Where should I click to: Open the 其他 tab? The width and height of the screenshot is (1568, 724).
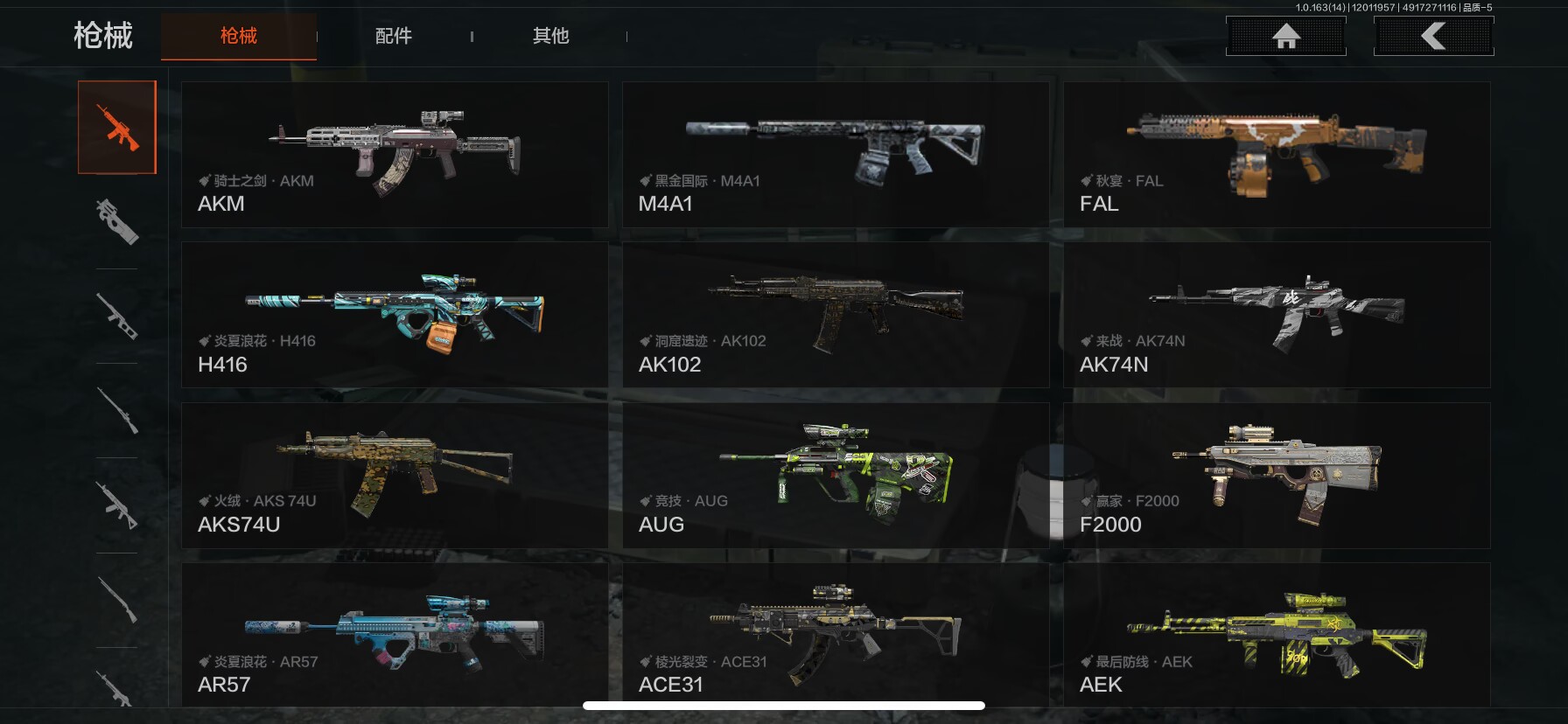pos(550,36)
